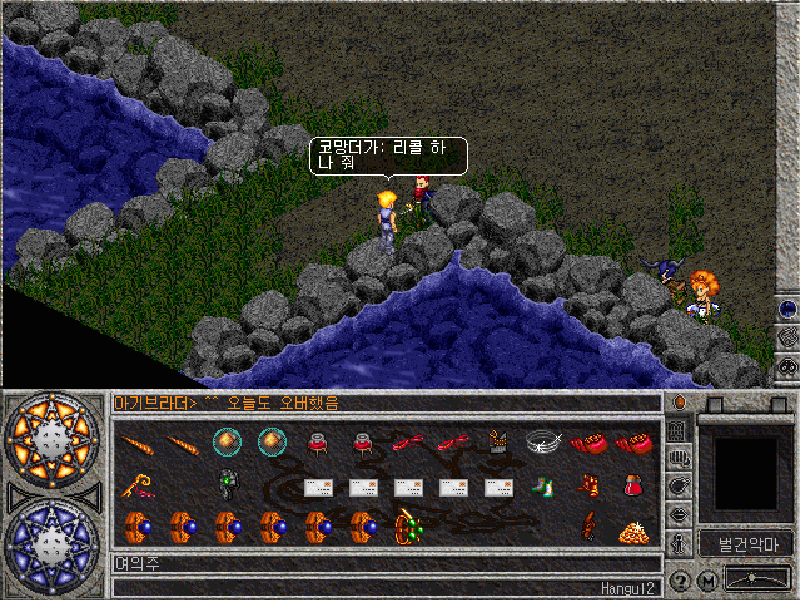Select the red potion flask item

632,485
